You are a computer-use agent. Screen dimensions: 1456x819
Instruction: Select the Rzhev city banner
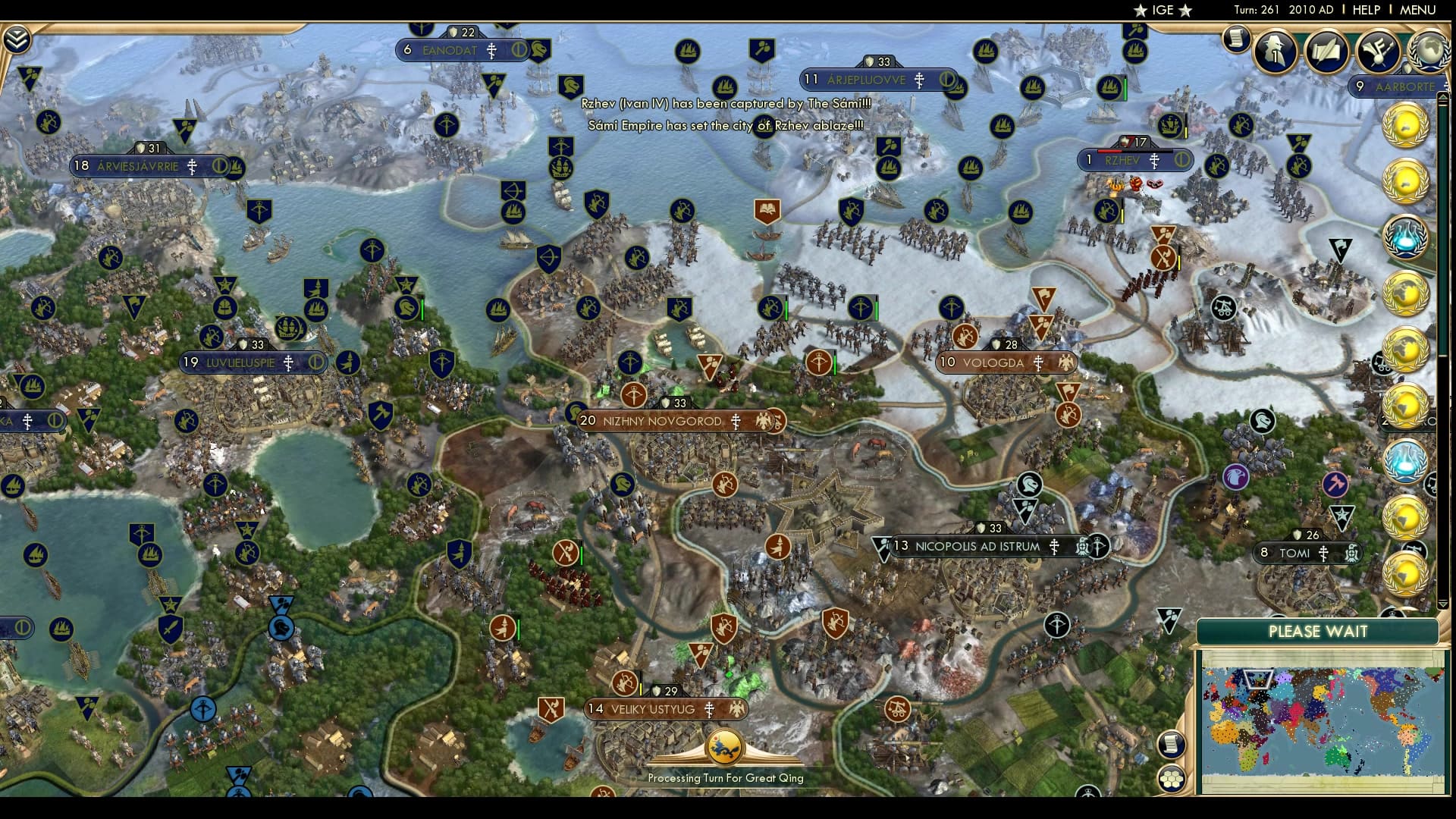pyautogui.click(x=1134, y=160)
